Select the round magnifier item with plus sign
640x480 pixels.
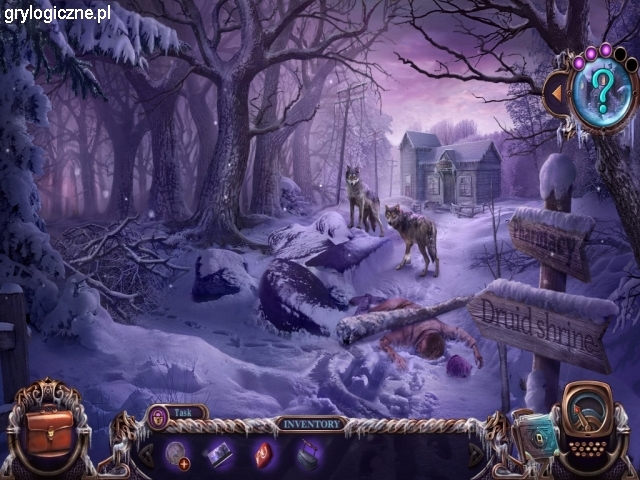[179, 453]
